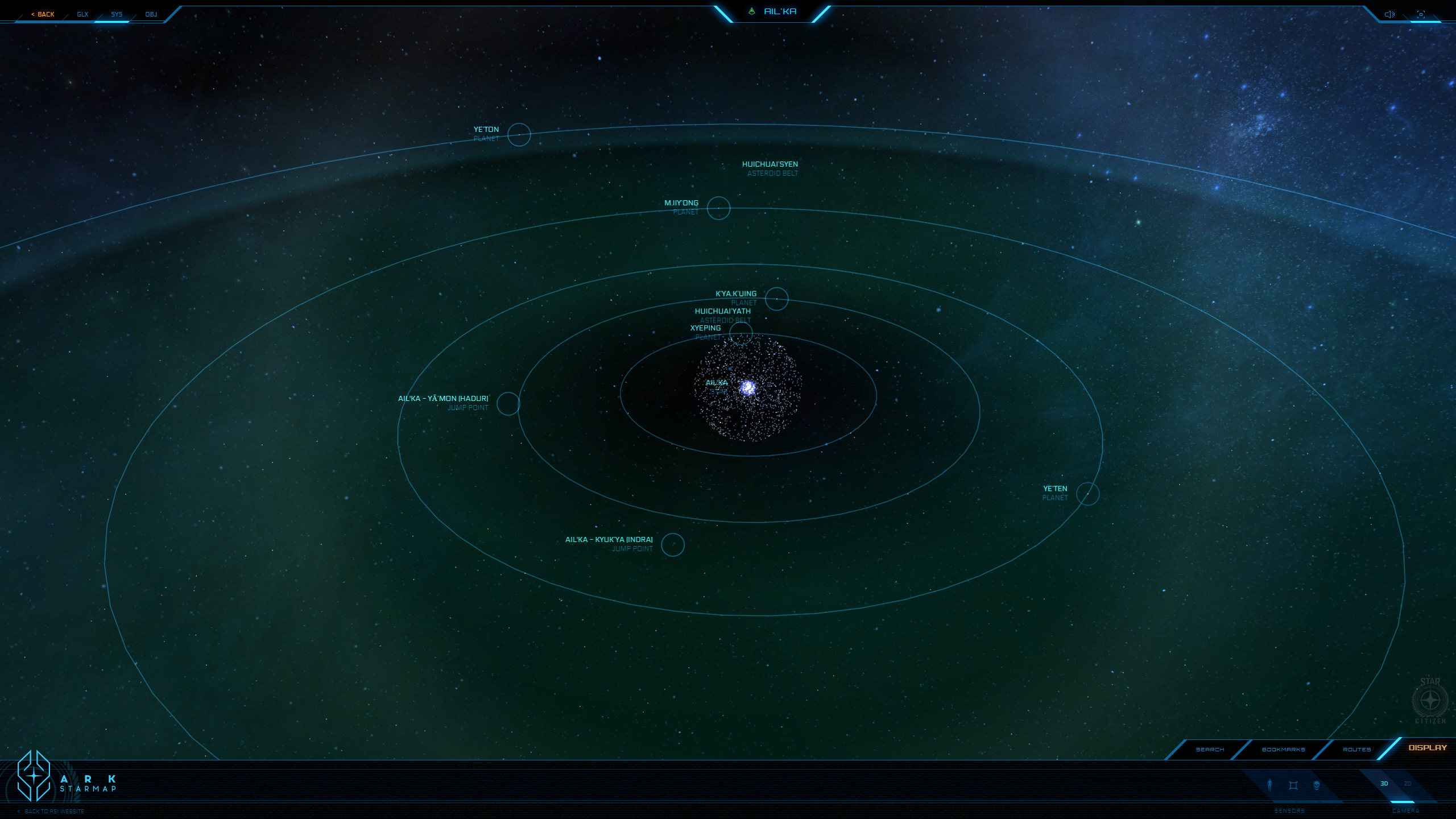
Task: Toggle the square frame sensor icon
Action: 1293,785
